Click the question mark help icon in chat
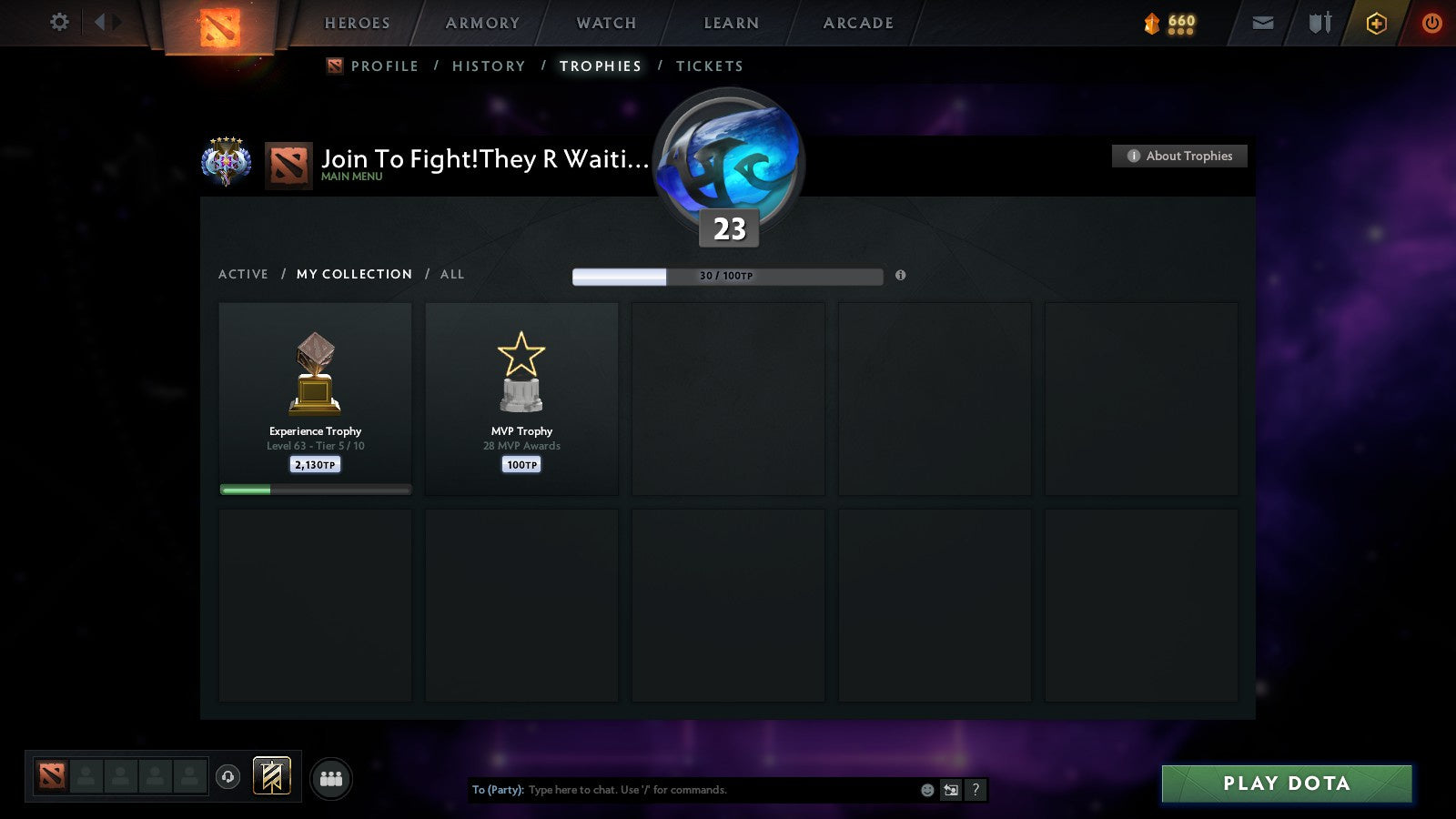 (x=976, y=790)
